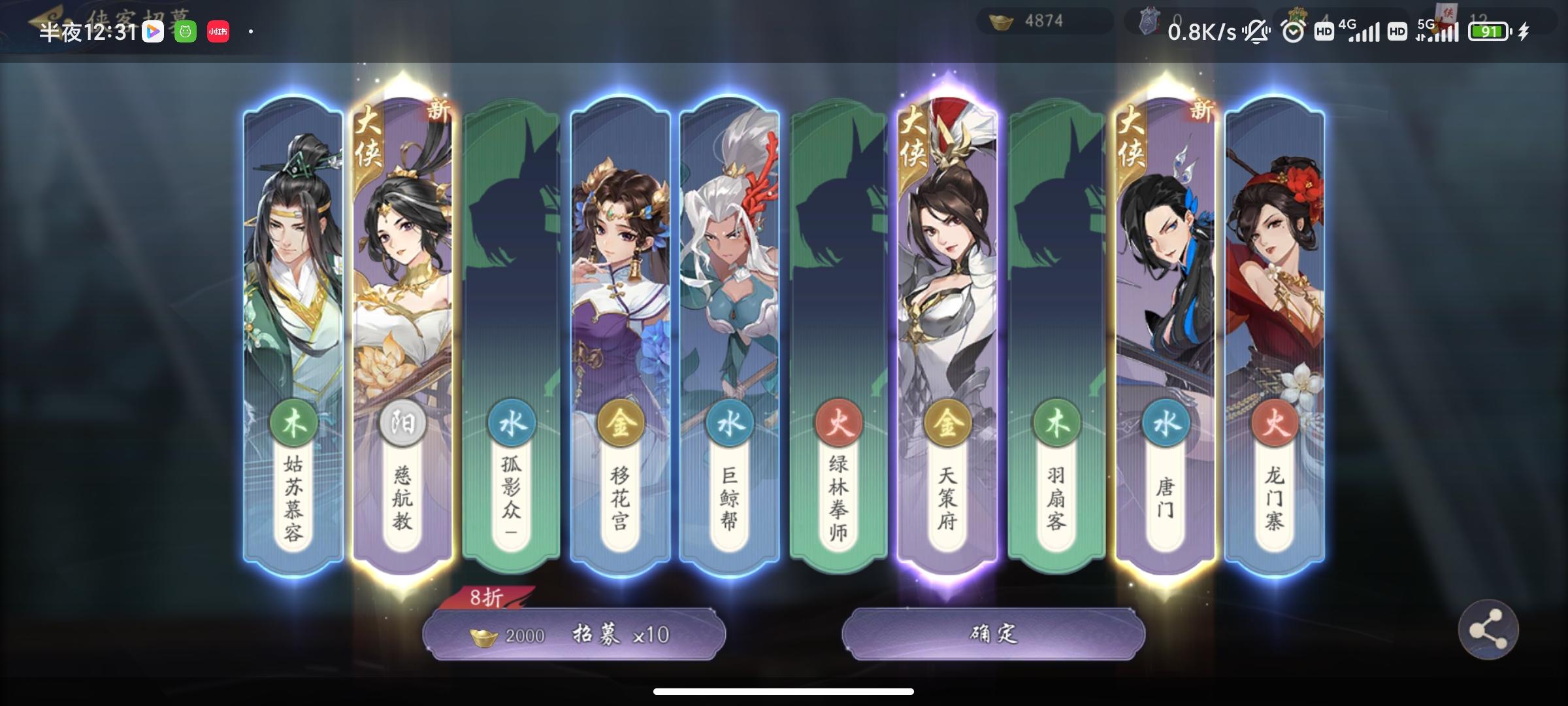
Task: Tap the 金 element badge on 天策府's card
Action: [949, 422]
